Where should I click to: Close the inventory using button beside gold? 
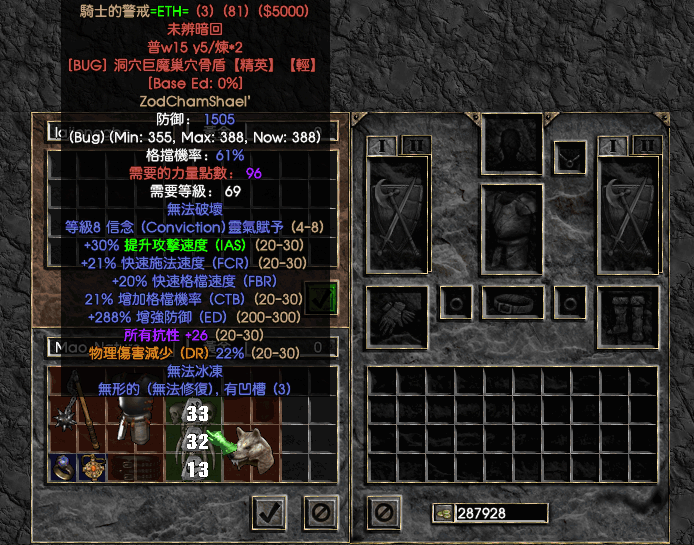[383, 512]
